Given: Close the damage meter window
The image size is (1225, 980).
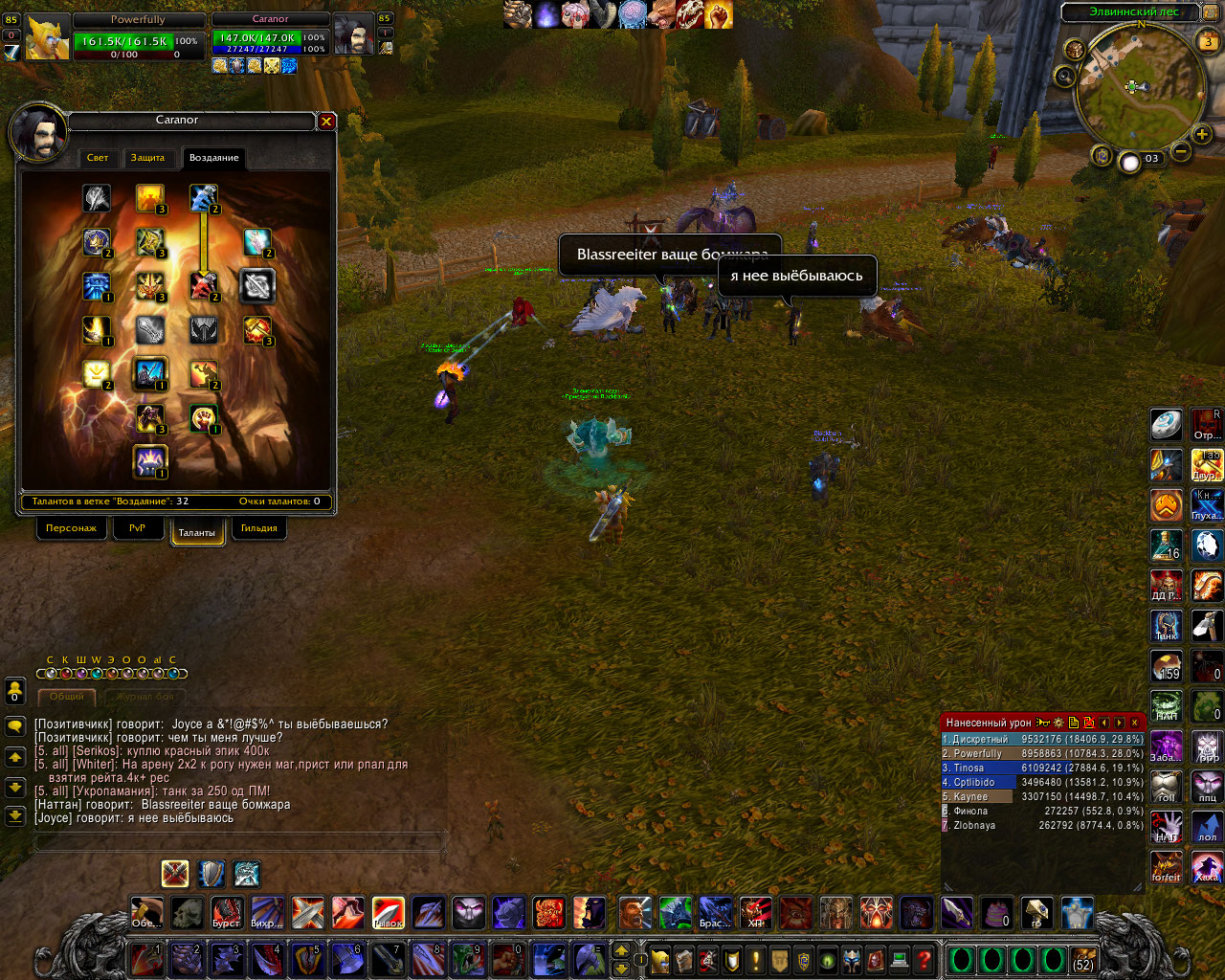Looking at the screenshot, I should [x=1135, y=723].
